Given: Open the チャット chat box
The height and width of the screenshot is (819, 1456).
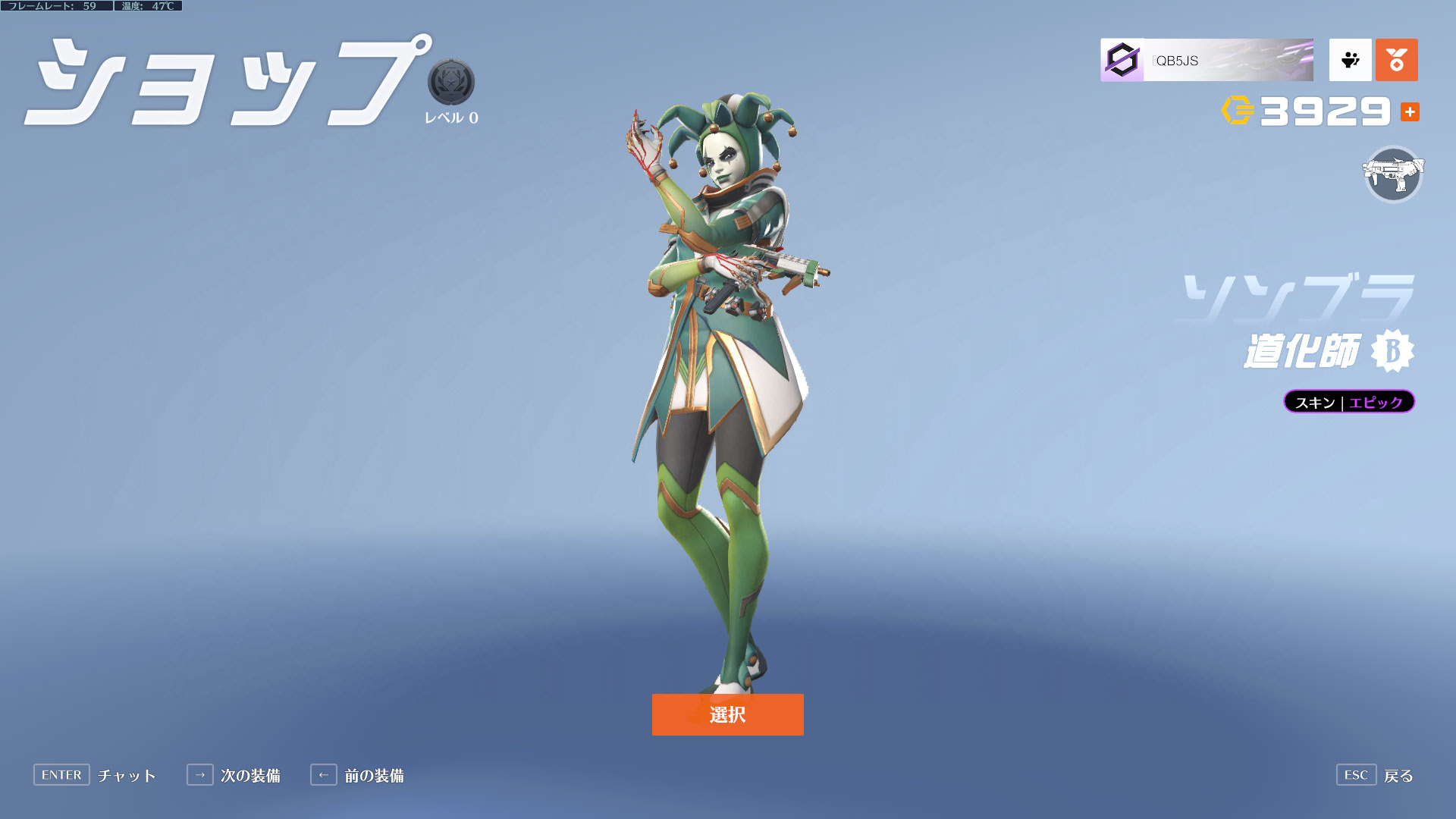Looking at the screenshot, I should tap(95, 775).
